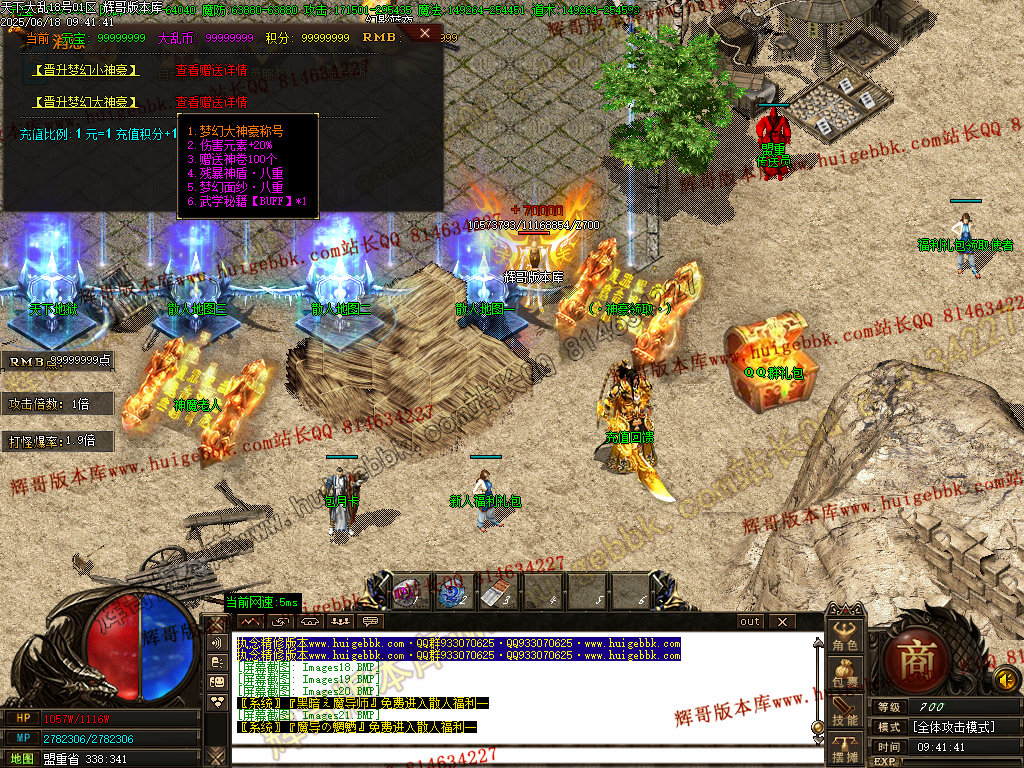Open the 技能 skills panel

[x=845, y=712]
